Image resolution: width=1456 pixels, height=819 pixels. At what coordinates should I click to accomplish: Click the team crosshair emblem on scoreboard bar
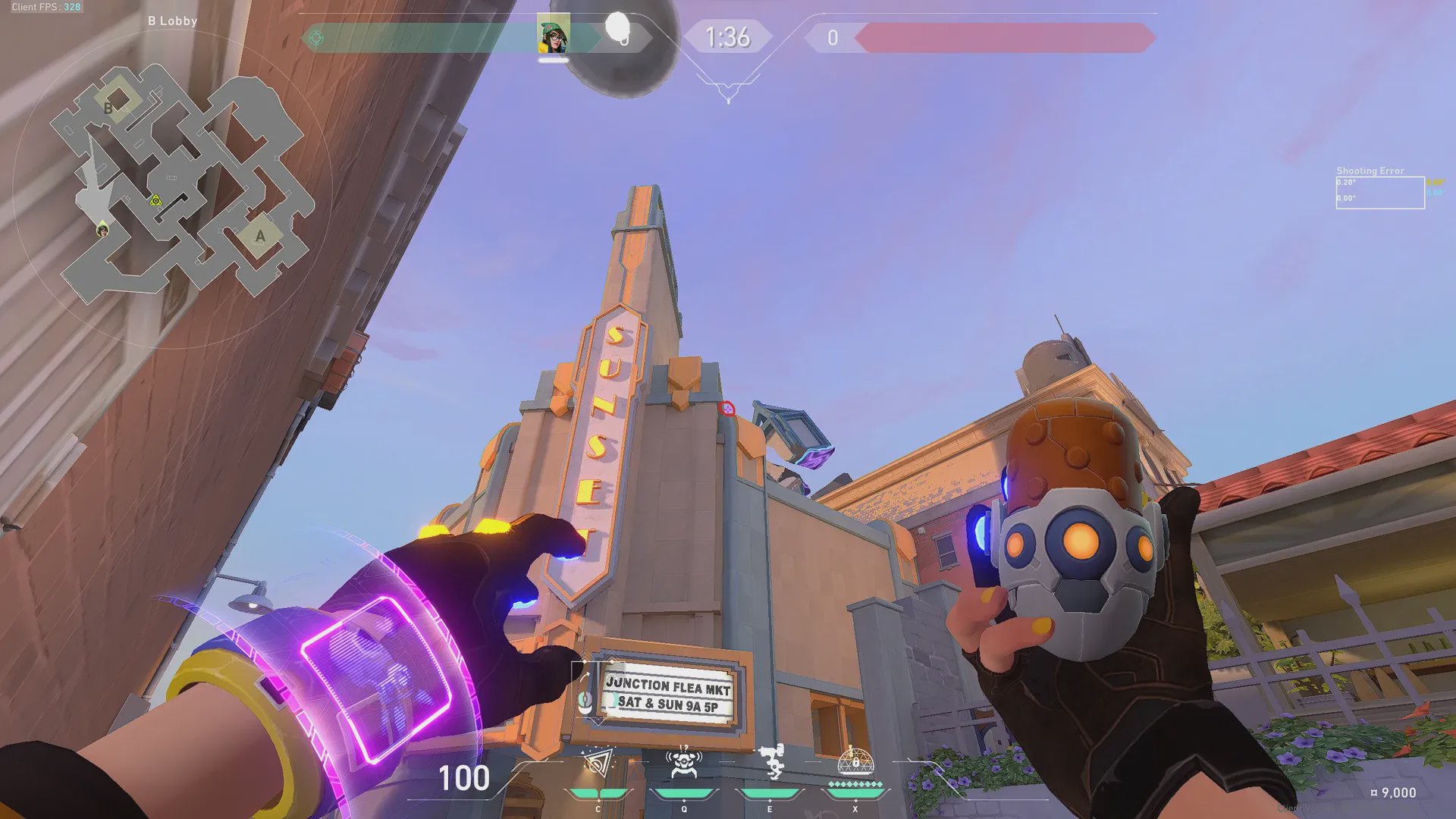point(316,38)
